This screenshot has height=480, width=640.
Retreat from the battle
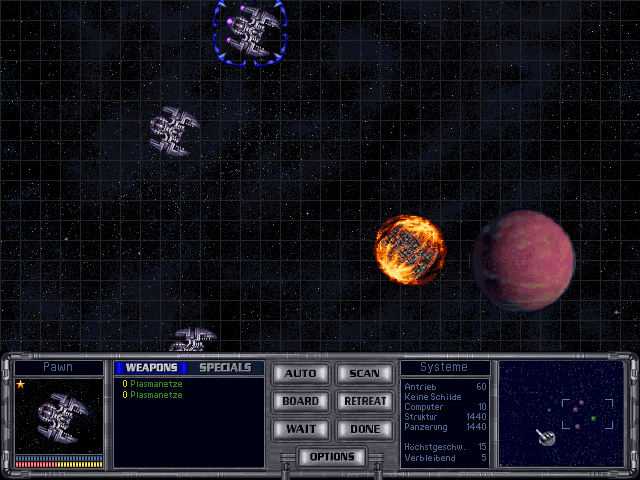coord(364,401)
